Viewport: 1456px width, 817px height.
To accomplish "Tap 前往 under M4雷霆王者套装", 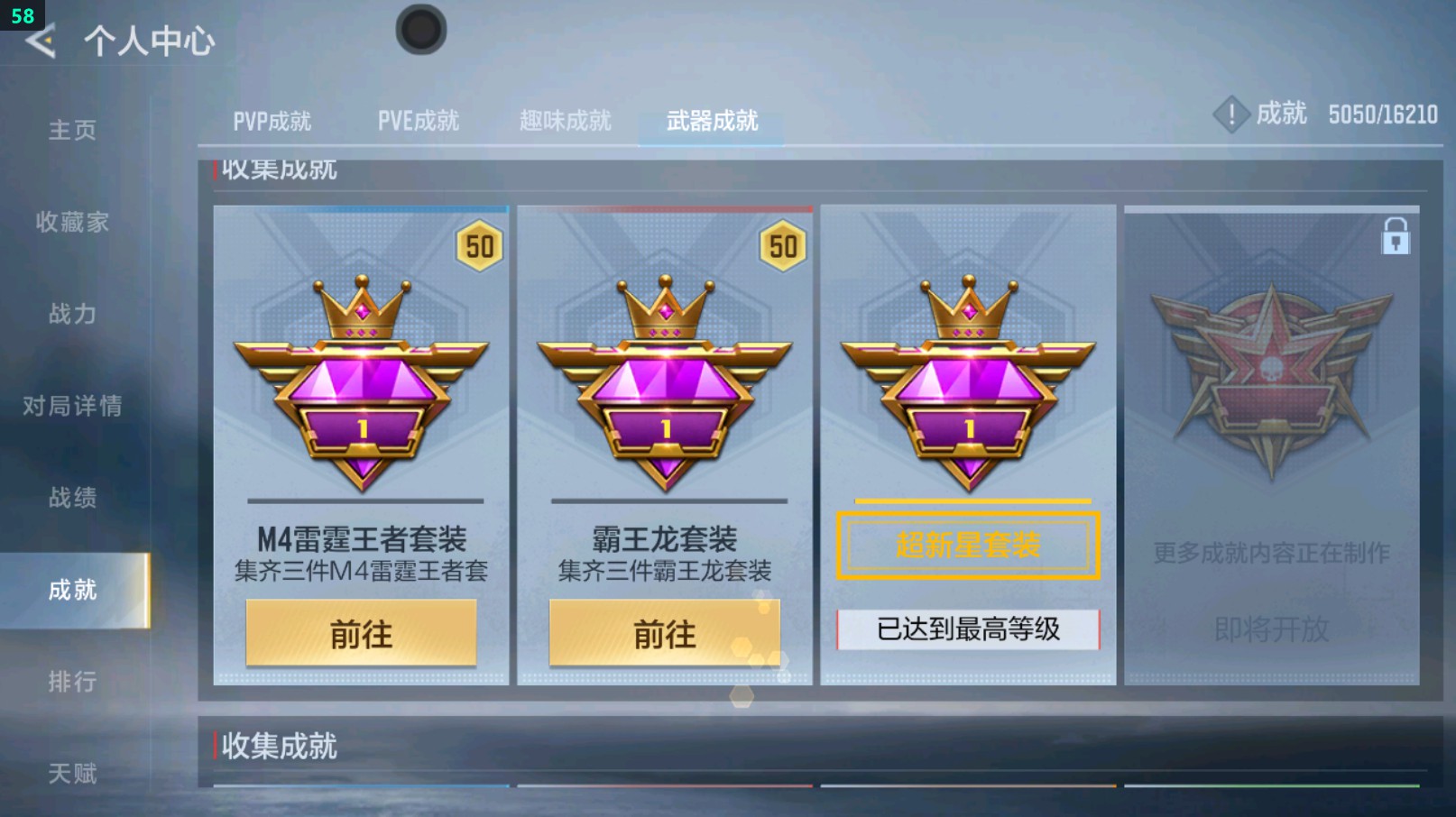I will 360,634.
